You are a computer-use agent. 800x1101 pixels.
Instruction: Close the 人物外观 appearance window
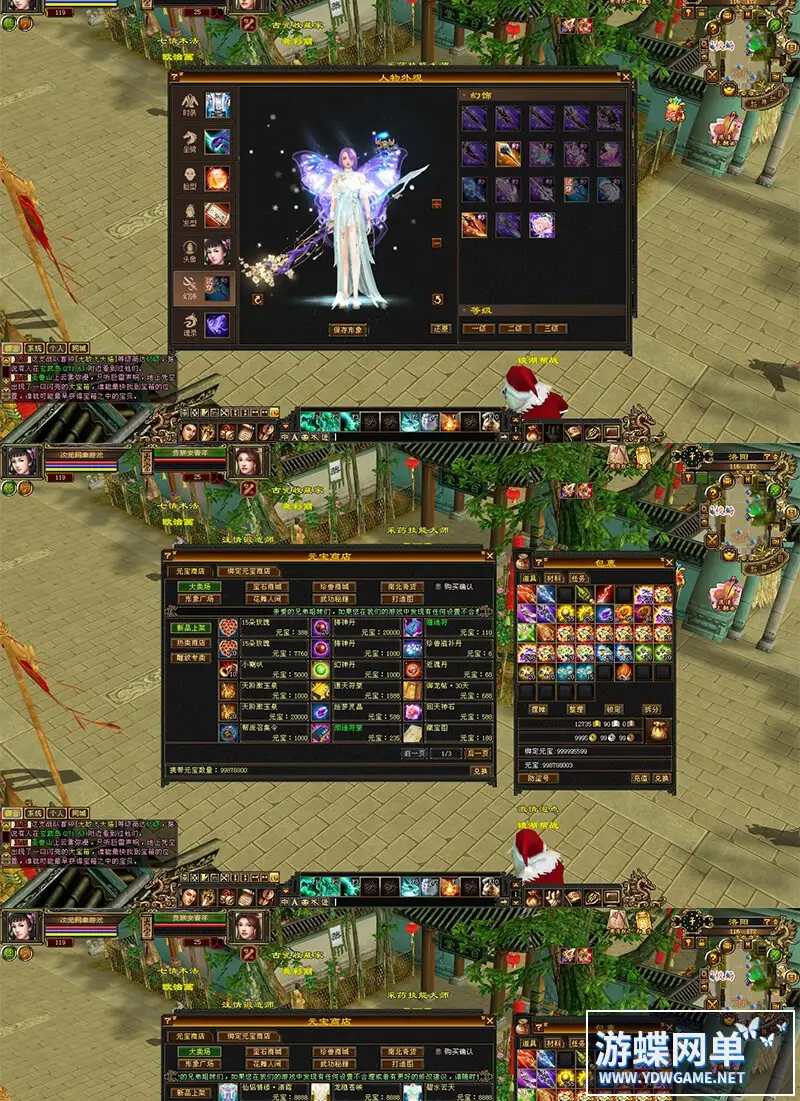pos(625,76)
